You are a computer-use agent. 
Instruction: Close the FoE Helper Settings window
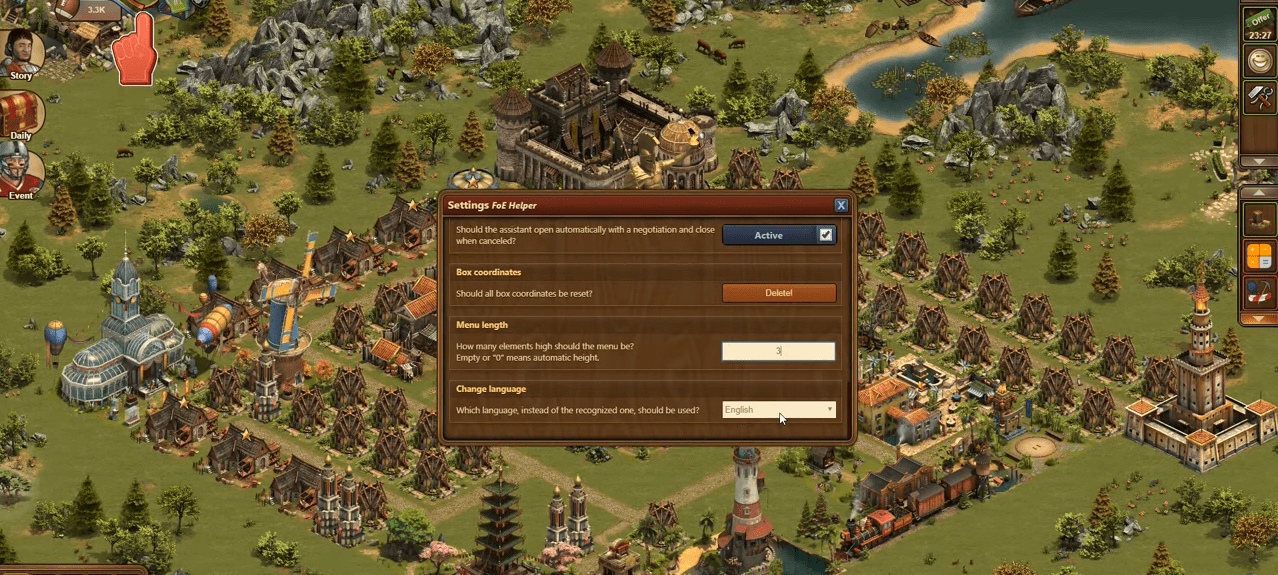(x=841, y=205)
